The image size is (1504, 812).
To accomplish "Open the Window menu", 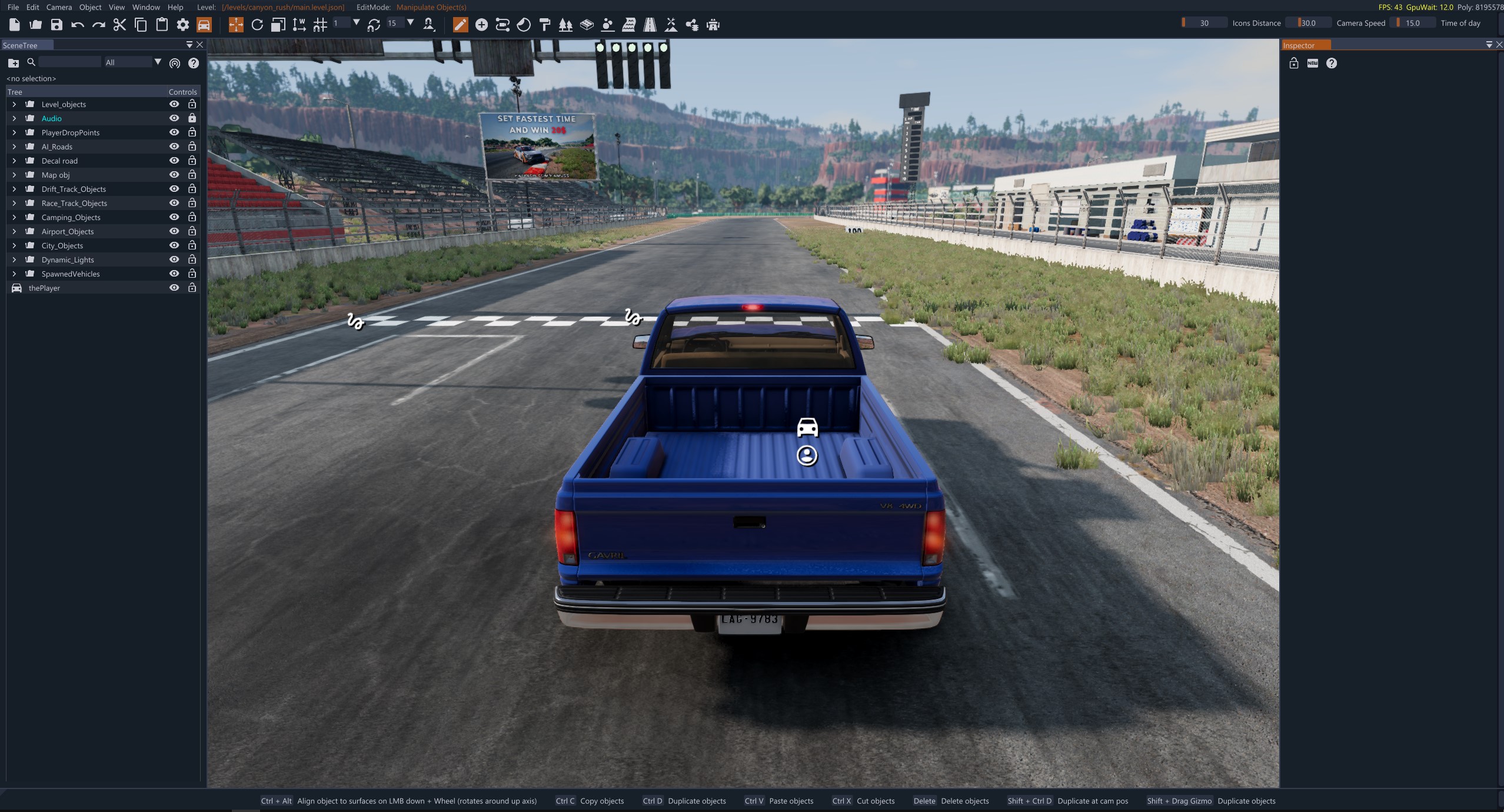I will (x=146, y=7).
